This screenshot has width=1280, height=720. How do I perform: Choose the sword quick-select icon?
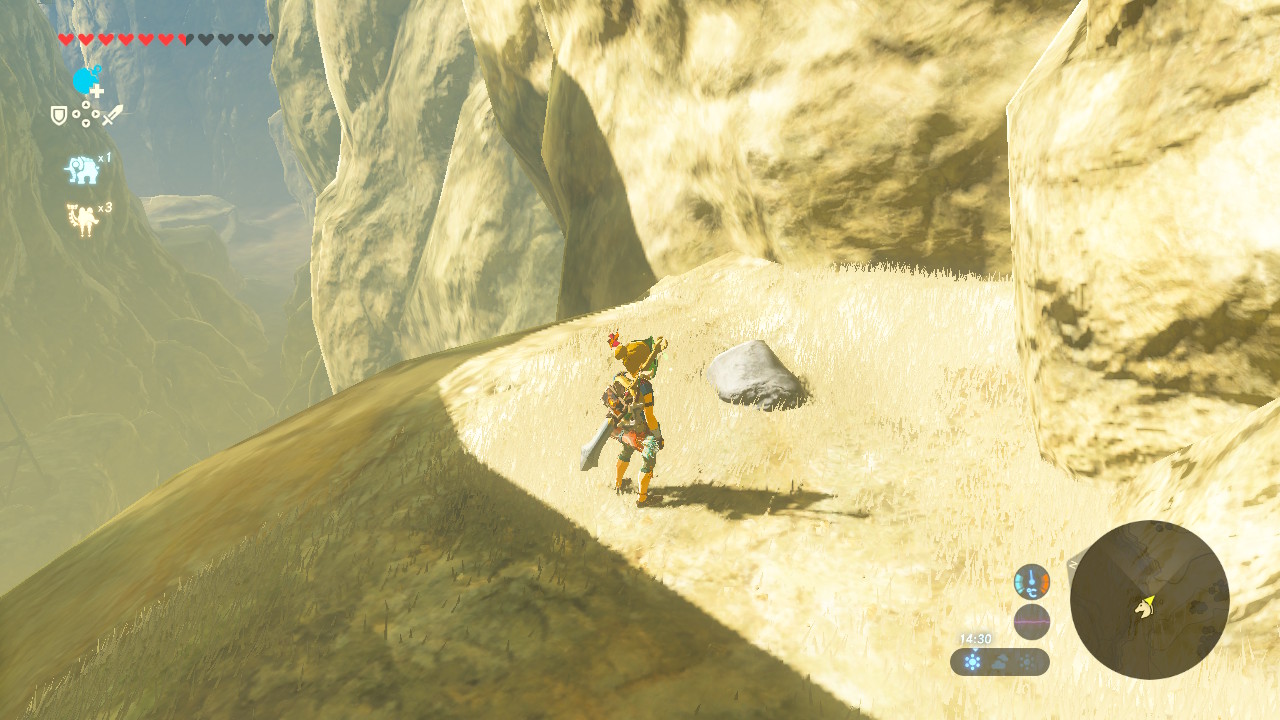pos(112,115)
